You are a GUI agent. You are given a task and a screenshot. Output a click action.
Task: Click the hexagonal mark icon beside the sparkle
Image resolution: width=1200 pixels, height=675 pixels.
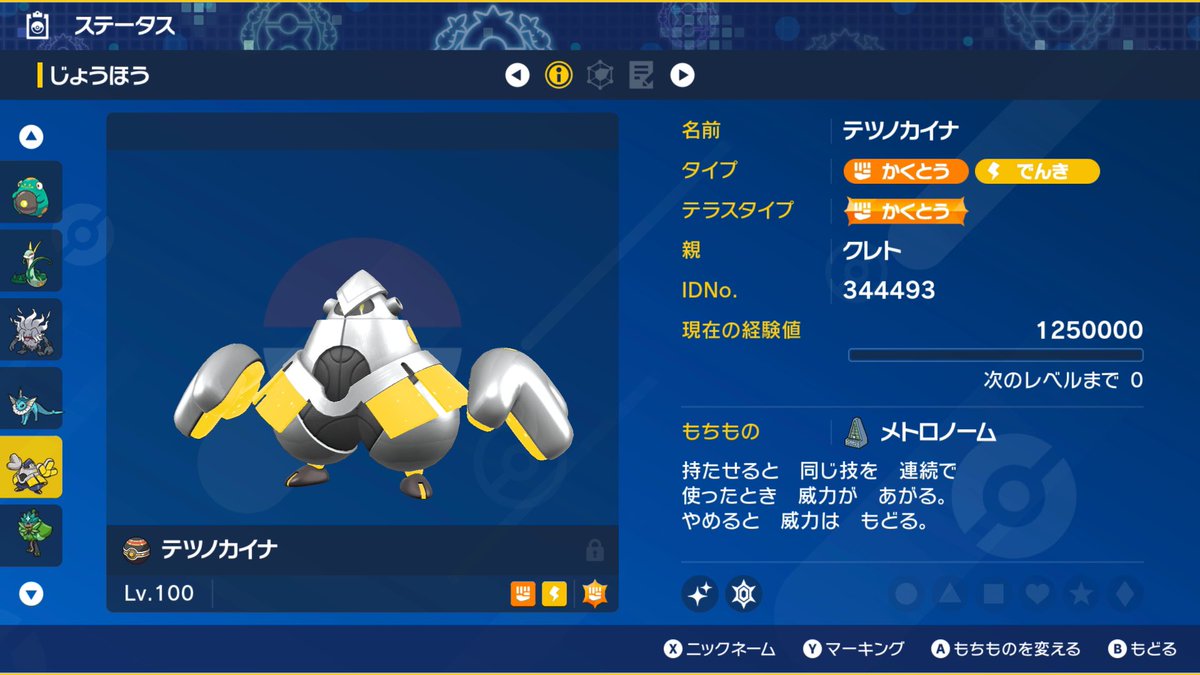[743, 594]
